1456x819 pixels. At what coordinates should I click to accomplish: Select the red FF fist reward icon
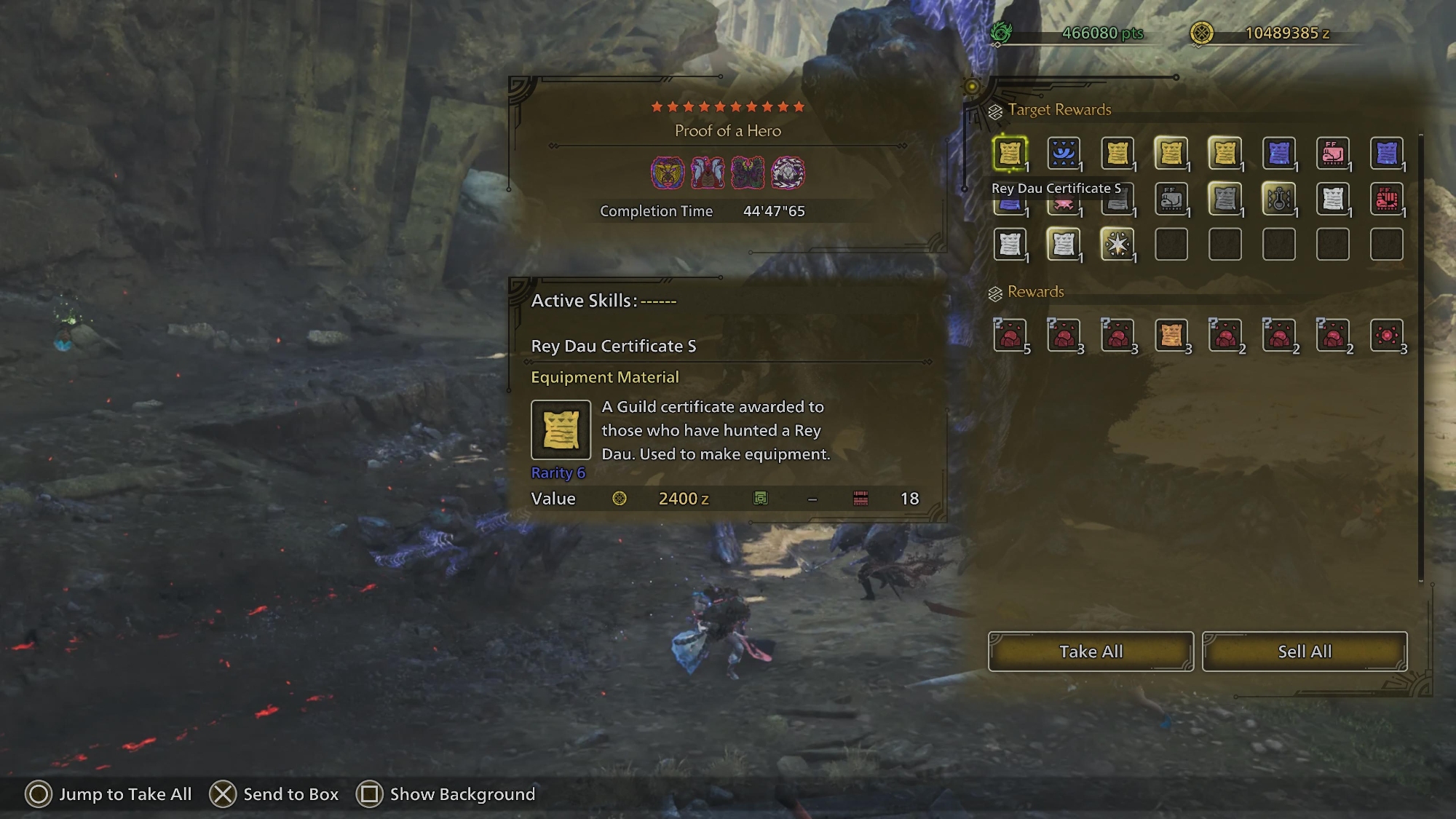(x=1386, y=199)
